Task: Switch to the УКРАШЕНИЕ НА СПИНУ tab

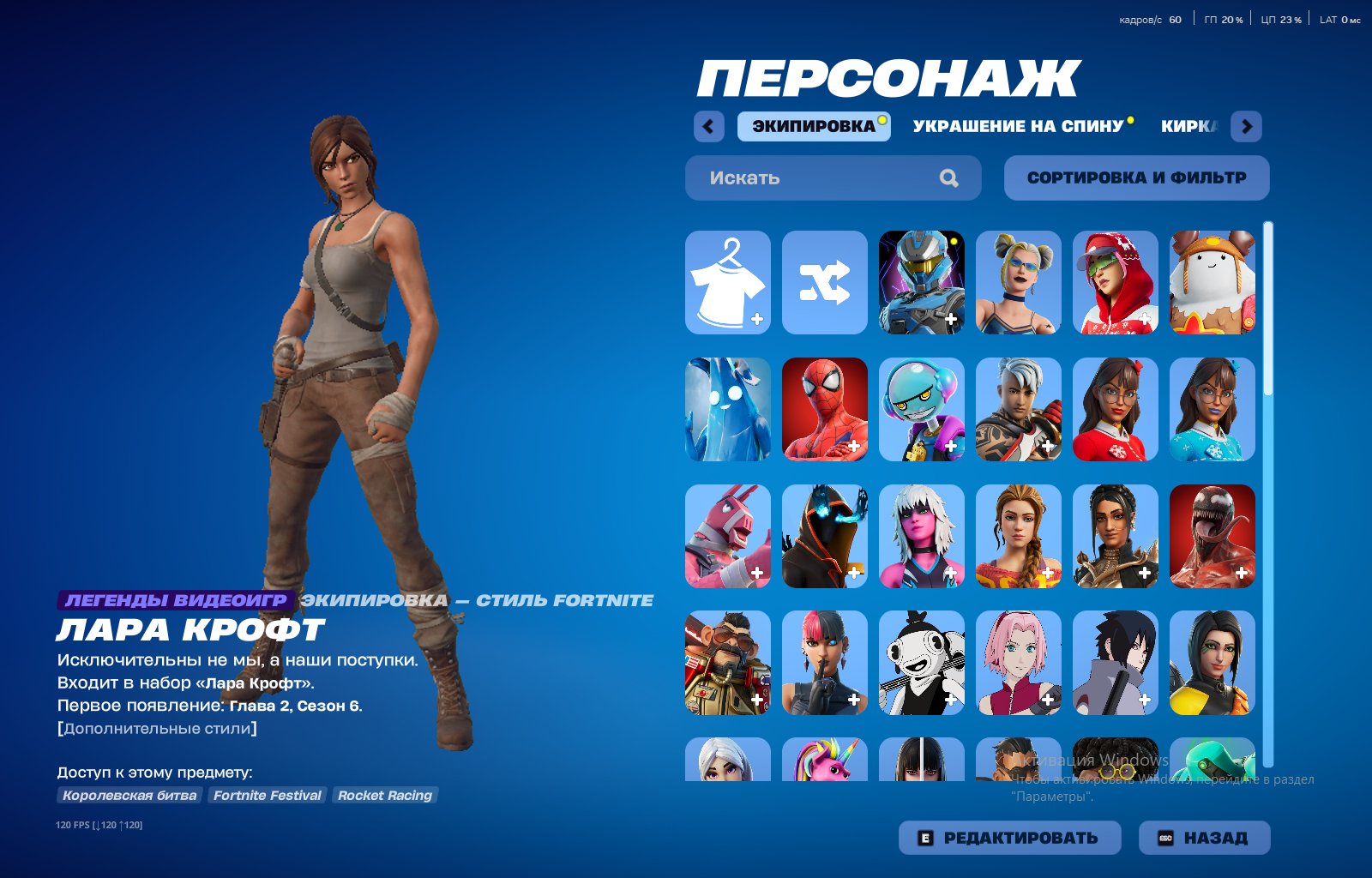Action: pos(1017,125)
